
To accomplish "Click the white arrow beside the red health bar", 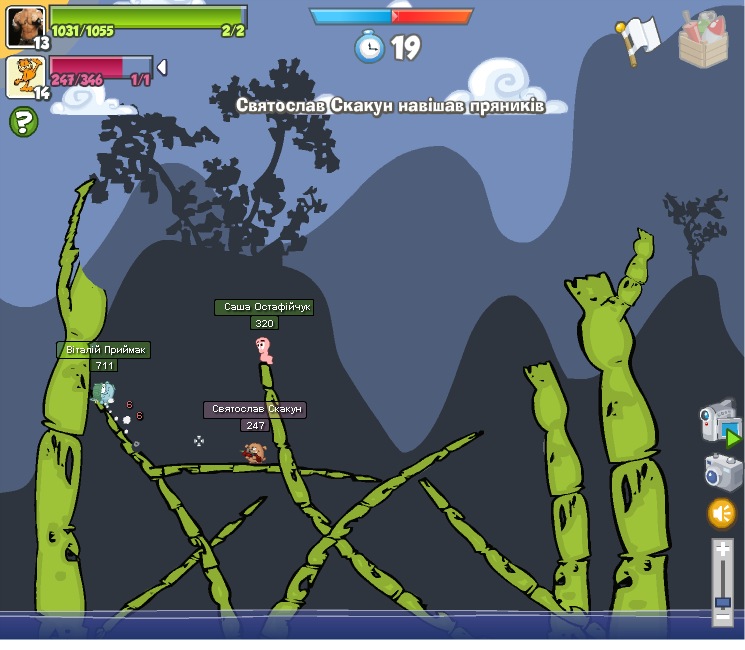I will (162, 68).
